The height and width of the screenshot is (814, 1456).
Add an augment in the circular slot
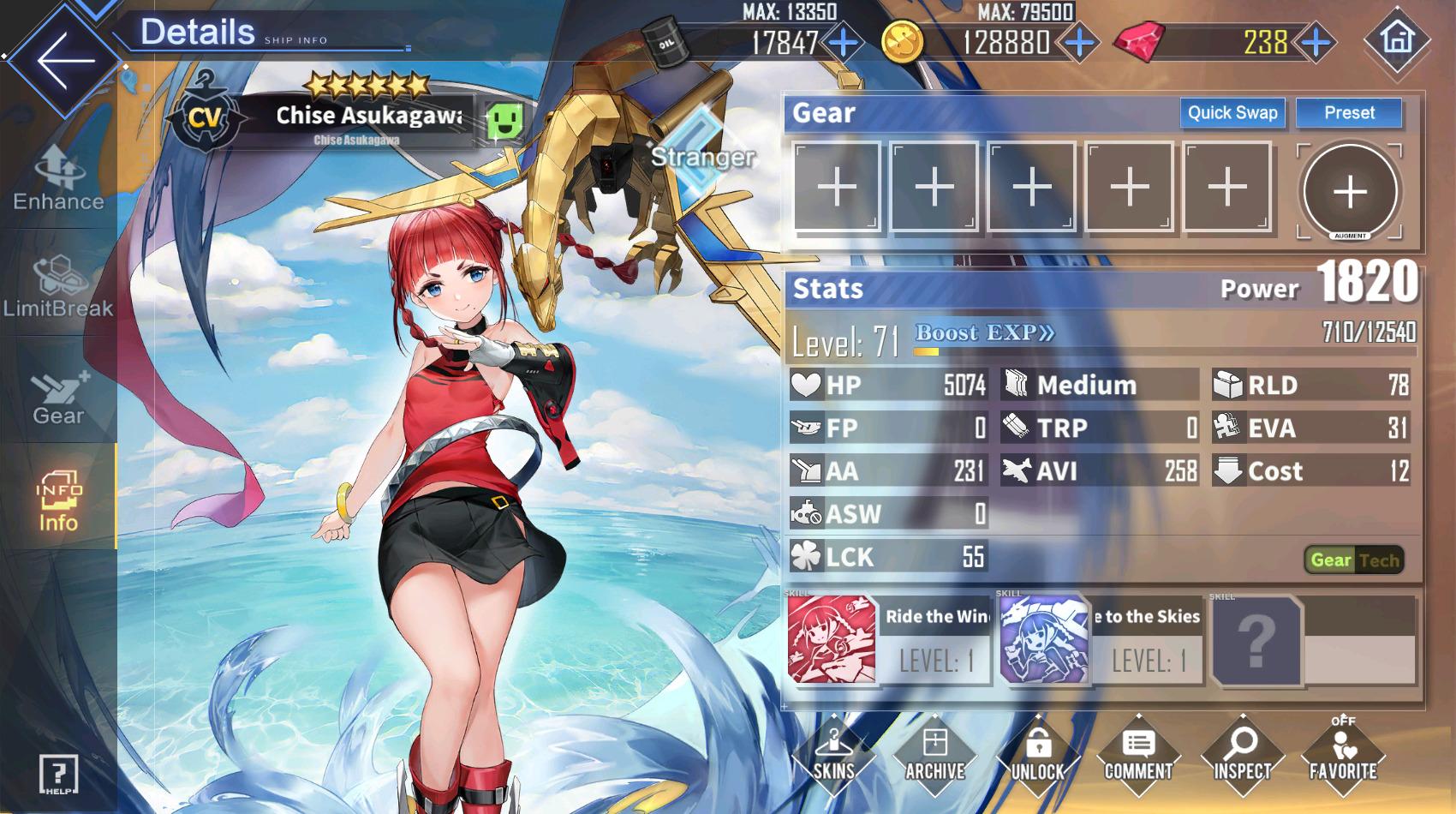[1350, 191]
